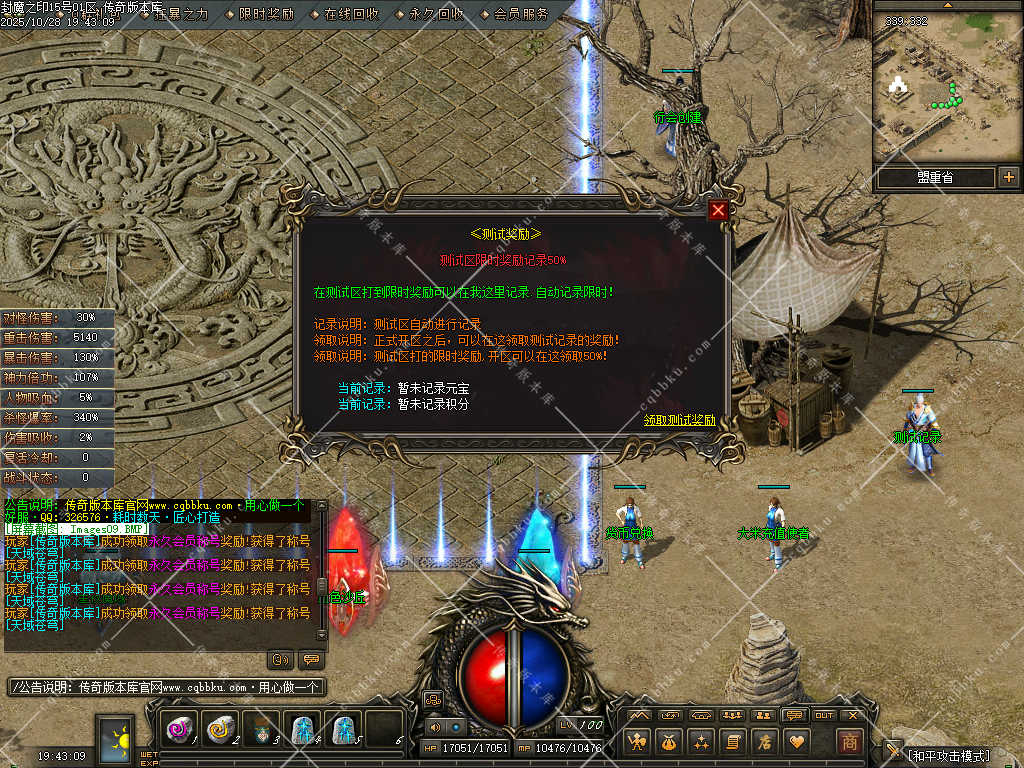Open the 狂暴之力 top menu

(x=181, y=14)
